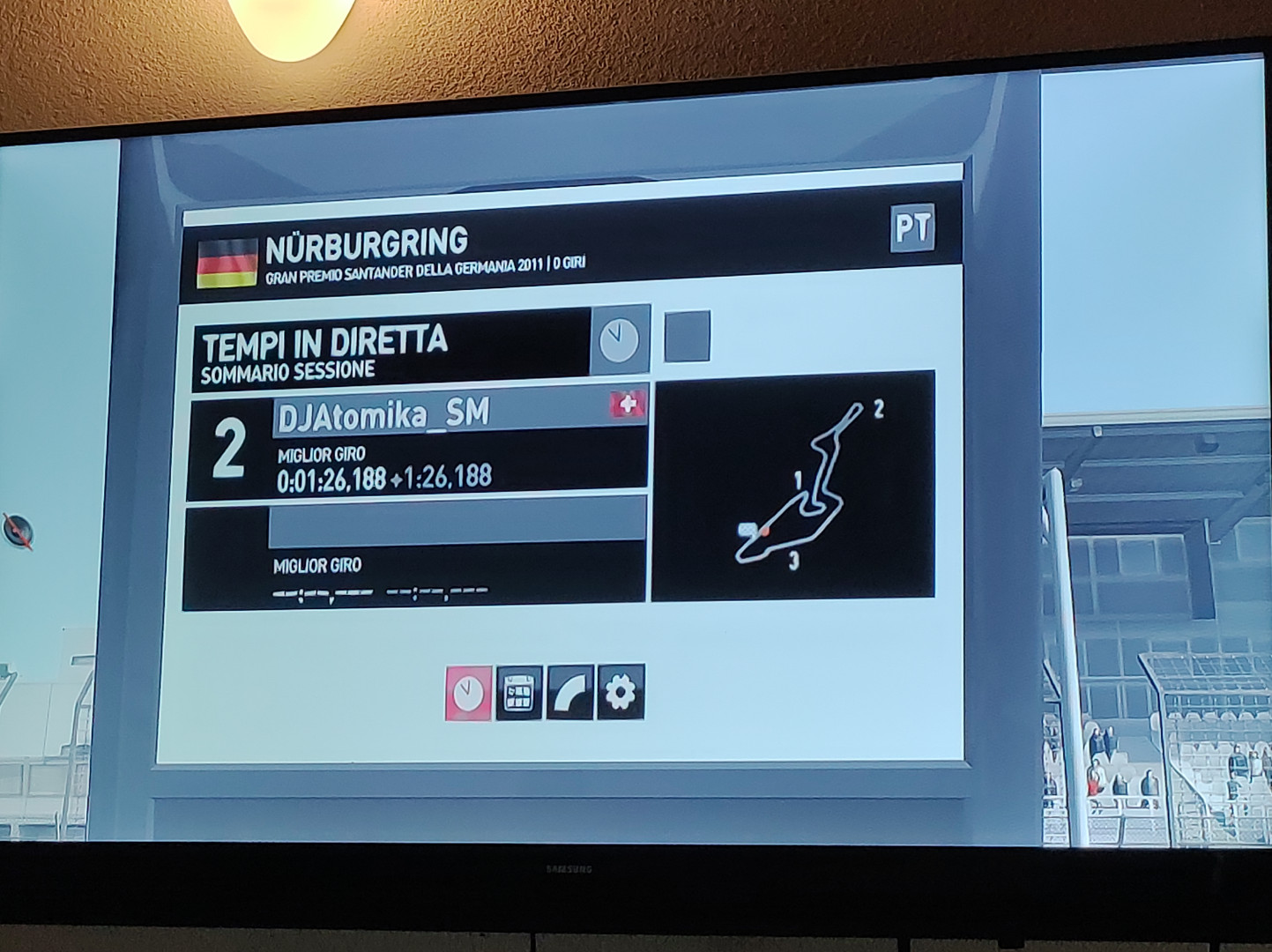
Task: Click the clock icon beside Tempi in Diretta
Action: 620,339
